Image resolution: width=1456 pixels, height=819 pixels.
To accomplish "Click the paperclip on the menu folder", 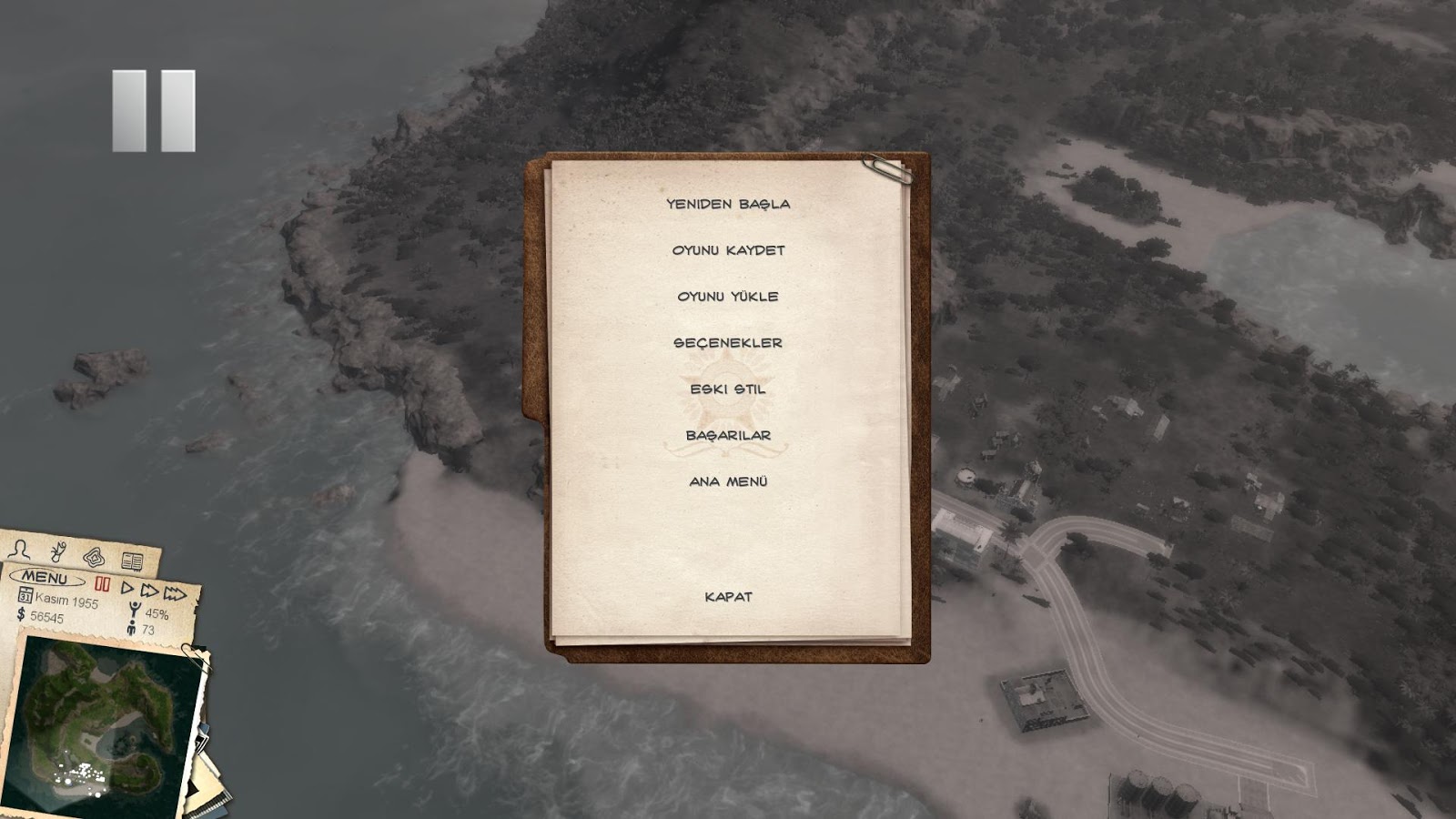I will click(885, 171).
